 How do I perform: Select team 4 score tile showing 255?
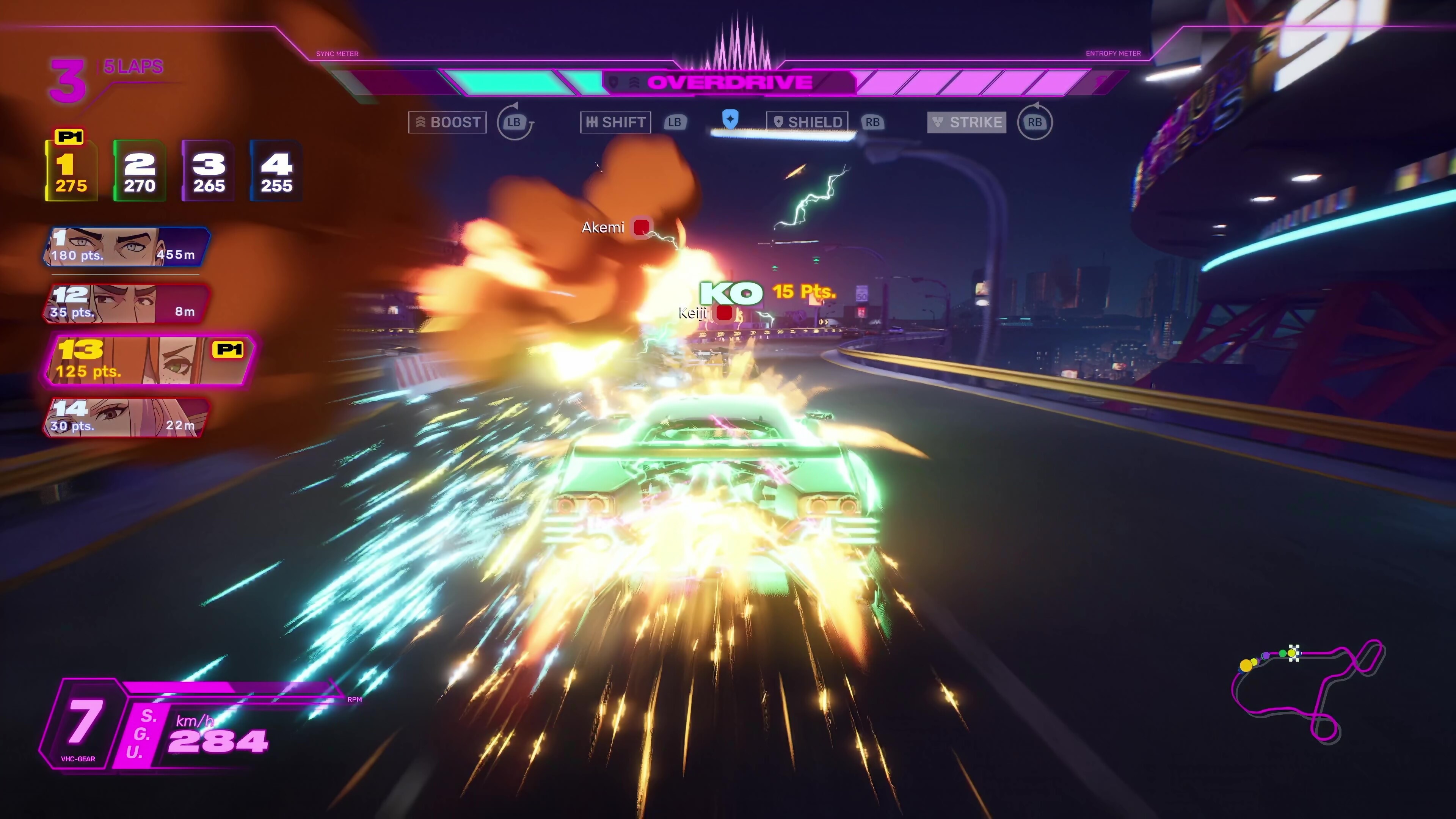click(x=276, y=171)
